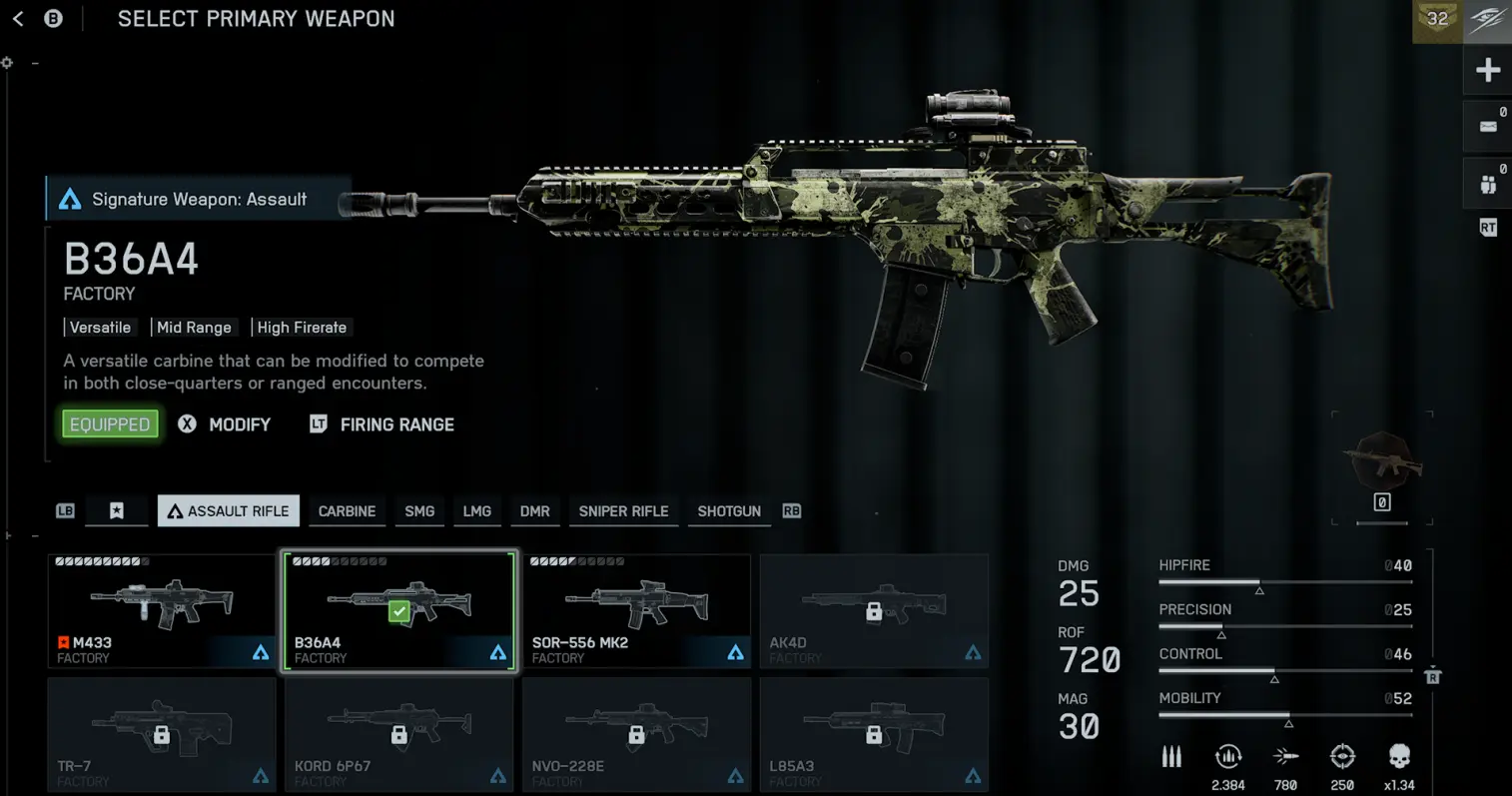This screenshot has height=796, width=1512.
Task: Select the locked NVO-228E weapon tile
Action: (x=636, y=735)
